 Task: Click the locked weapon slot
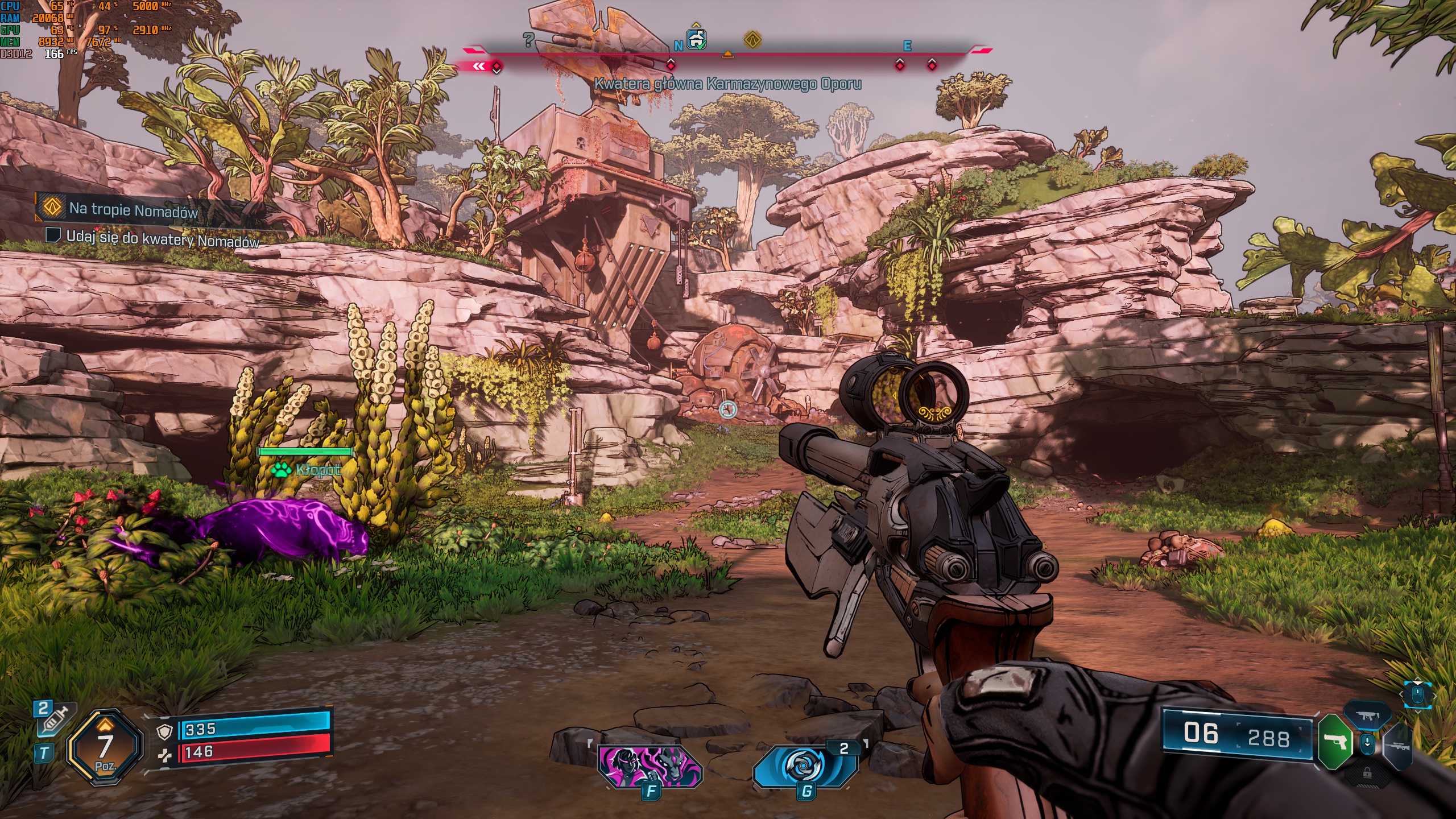tap(1367, 772)
